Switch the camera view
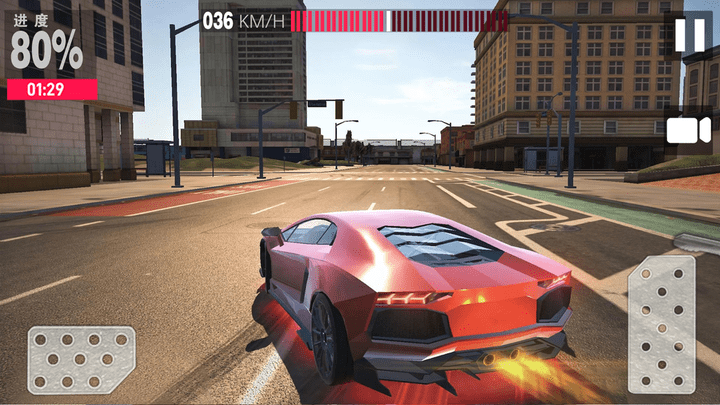Viewport: 720px width, 405px height. coord(687,130)
